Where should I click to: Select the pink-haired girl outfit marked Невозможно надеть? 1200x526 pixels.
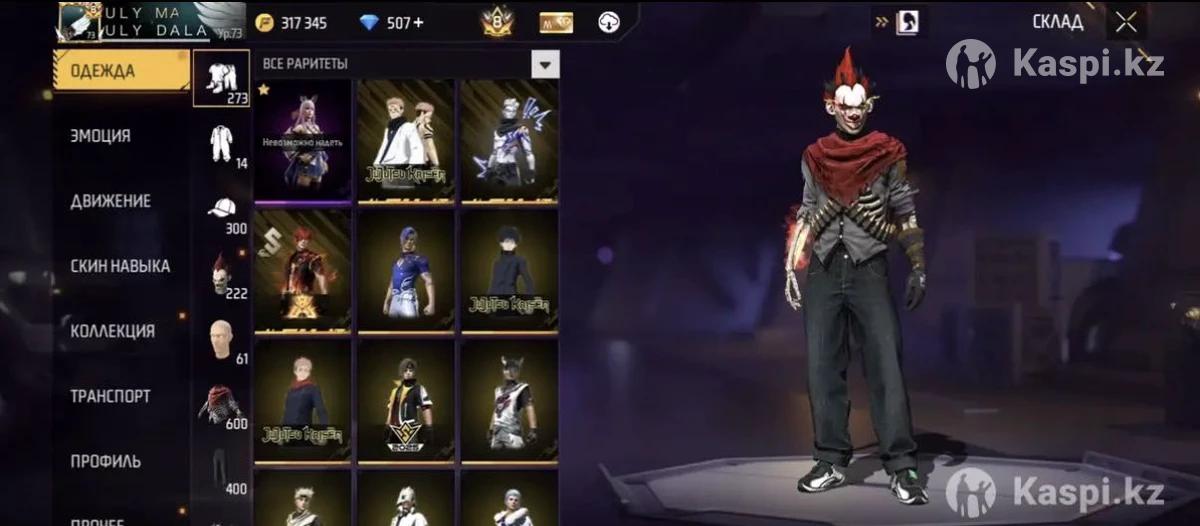303,140
